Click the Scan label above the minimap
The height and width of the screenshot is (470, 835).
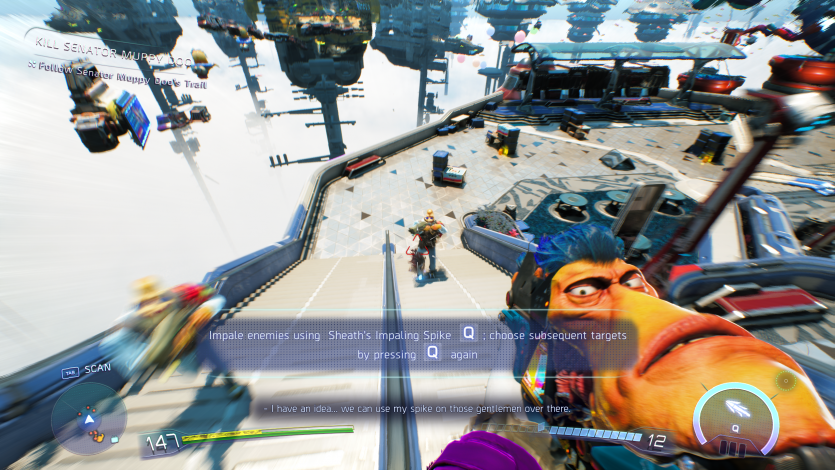97,368
